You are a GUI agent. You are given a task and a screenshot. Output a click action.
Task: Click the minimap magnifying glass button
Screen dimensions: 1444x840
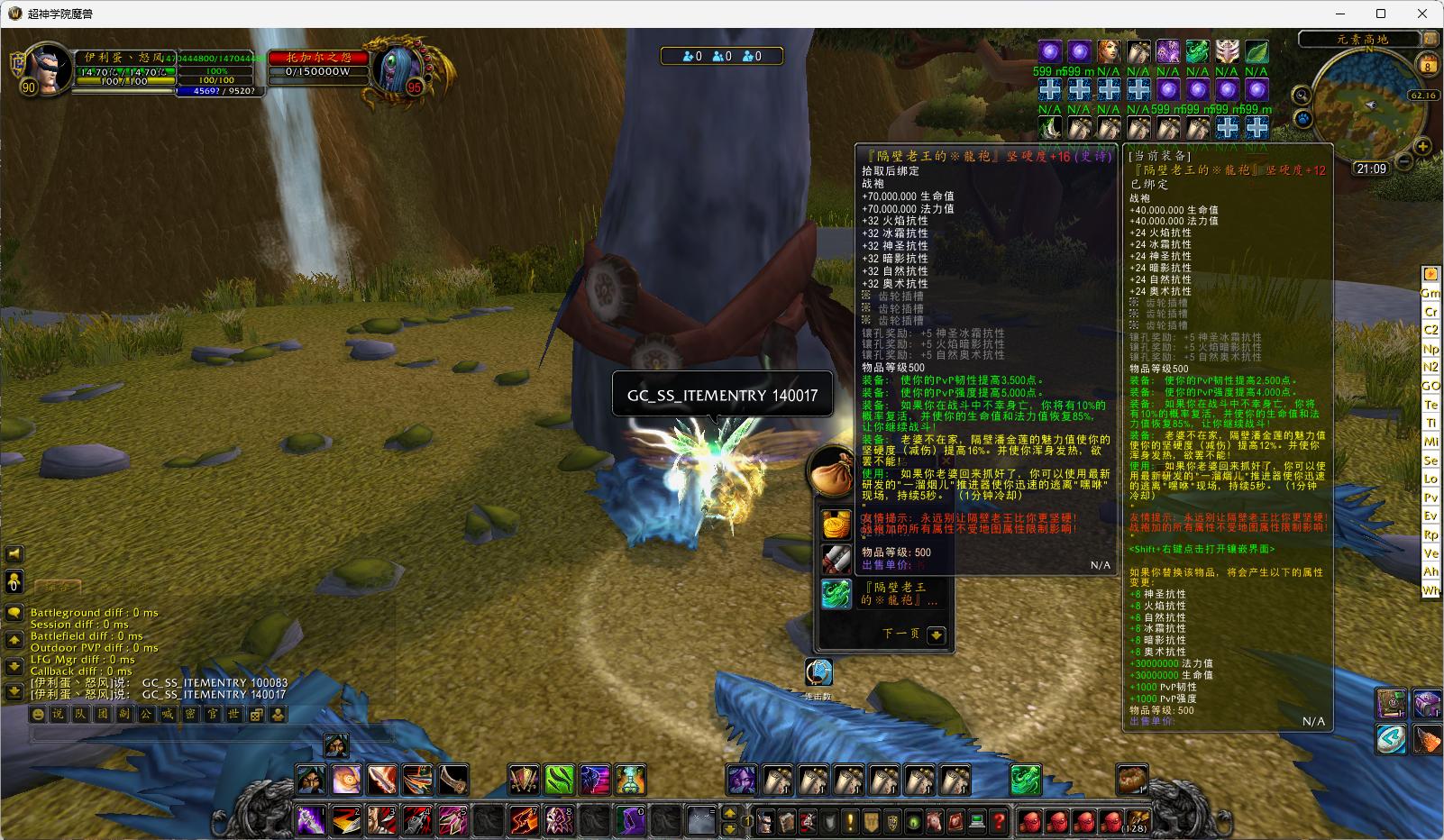[x=1302, y=96]
